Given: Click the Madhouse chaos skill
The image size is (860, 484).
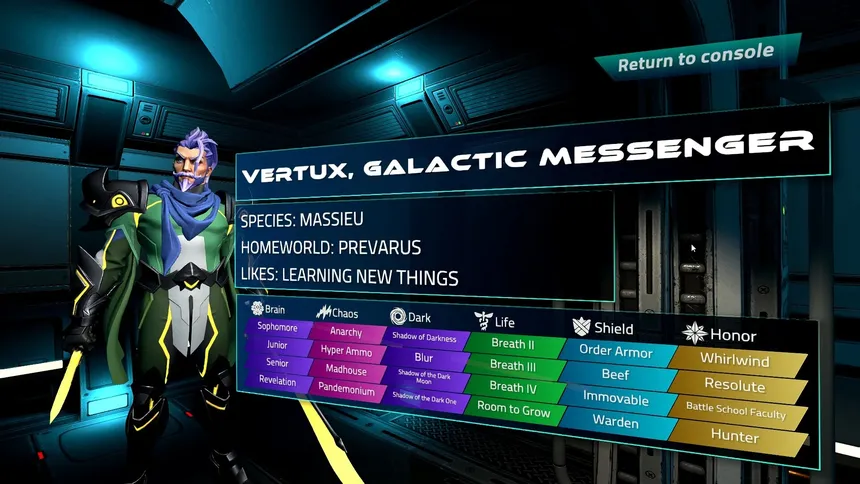Looking at the screenshot, I should click(346, 371).
